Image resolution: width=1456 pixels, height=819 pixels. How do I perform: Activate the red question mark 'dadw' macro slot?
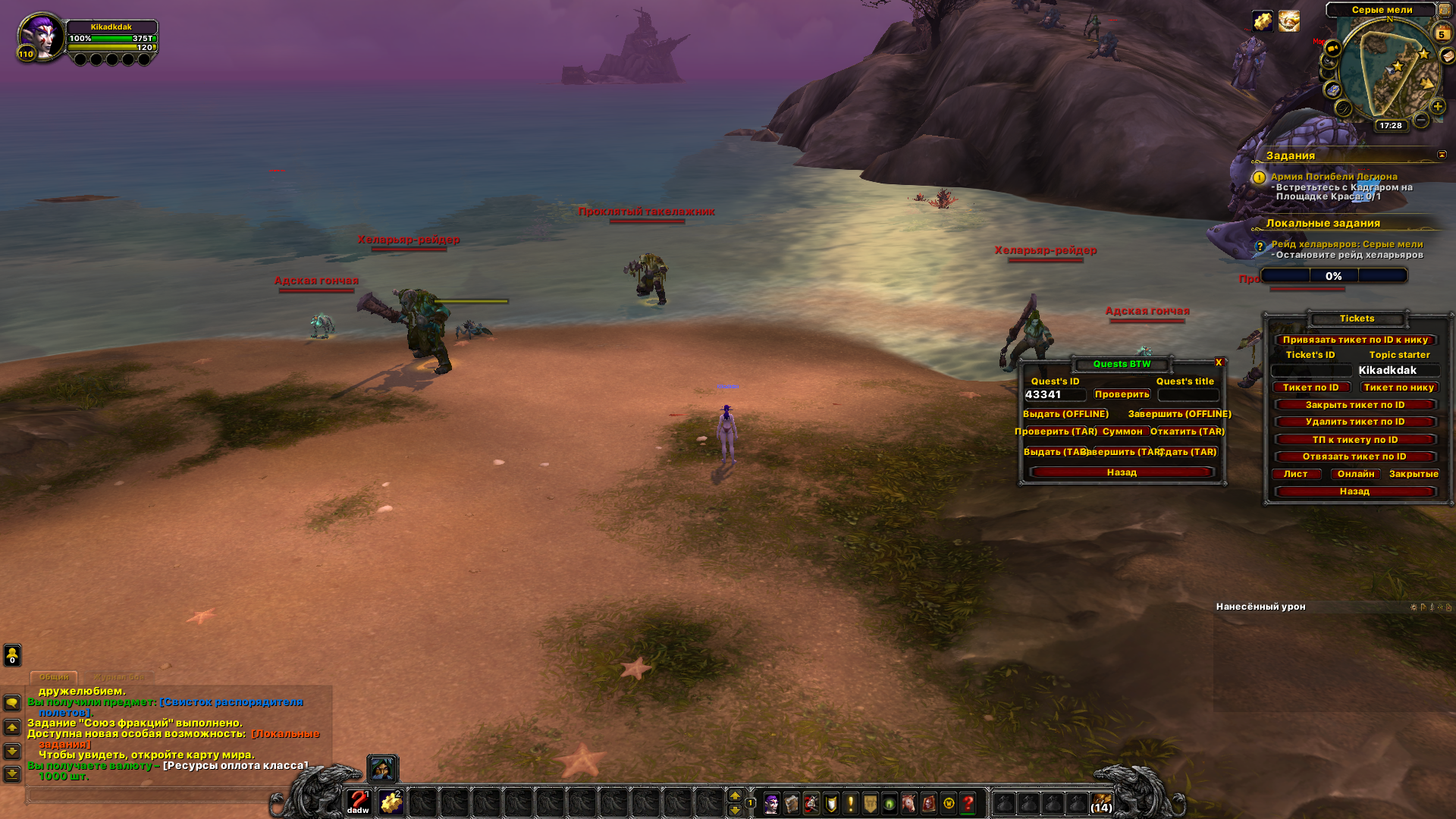pyautogui.click(x=358, y=802)
